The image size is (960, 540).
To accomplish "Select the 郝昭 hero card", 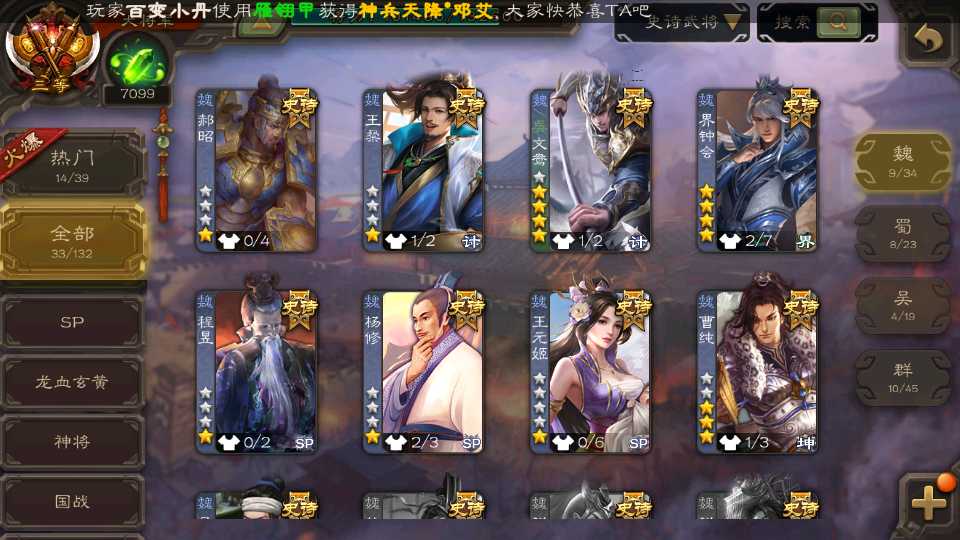I will [257, 170].
